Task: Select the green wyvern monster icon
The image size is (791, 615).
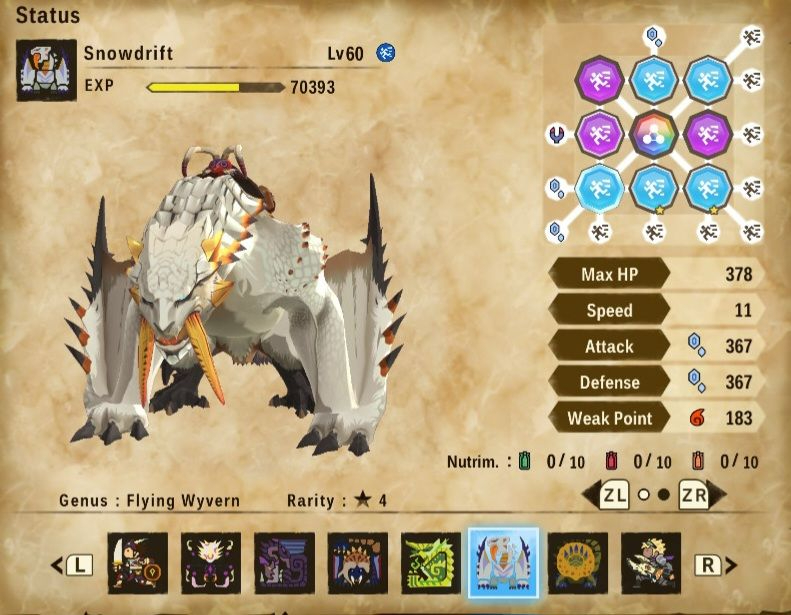Action: tap(431, 563)
